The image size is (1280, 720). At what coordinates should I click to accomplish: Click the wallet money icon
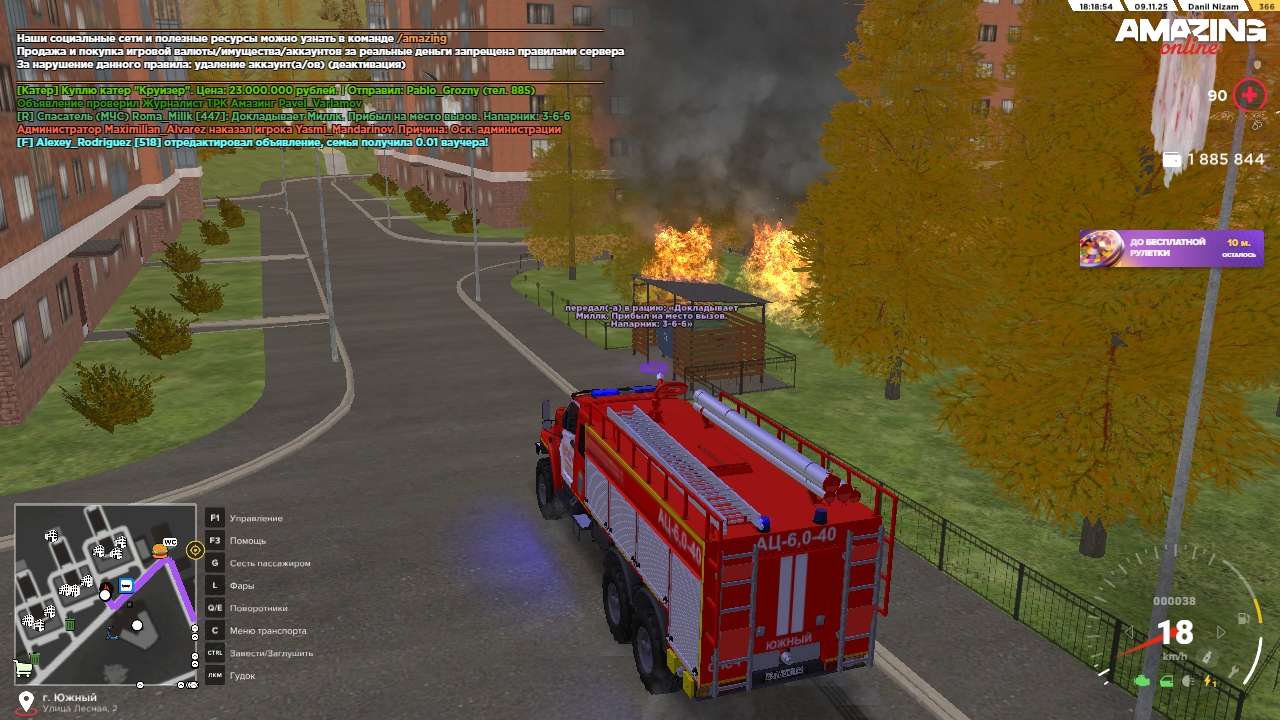(1172, 160)
